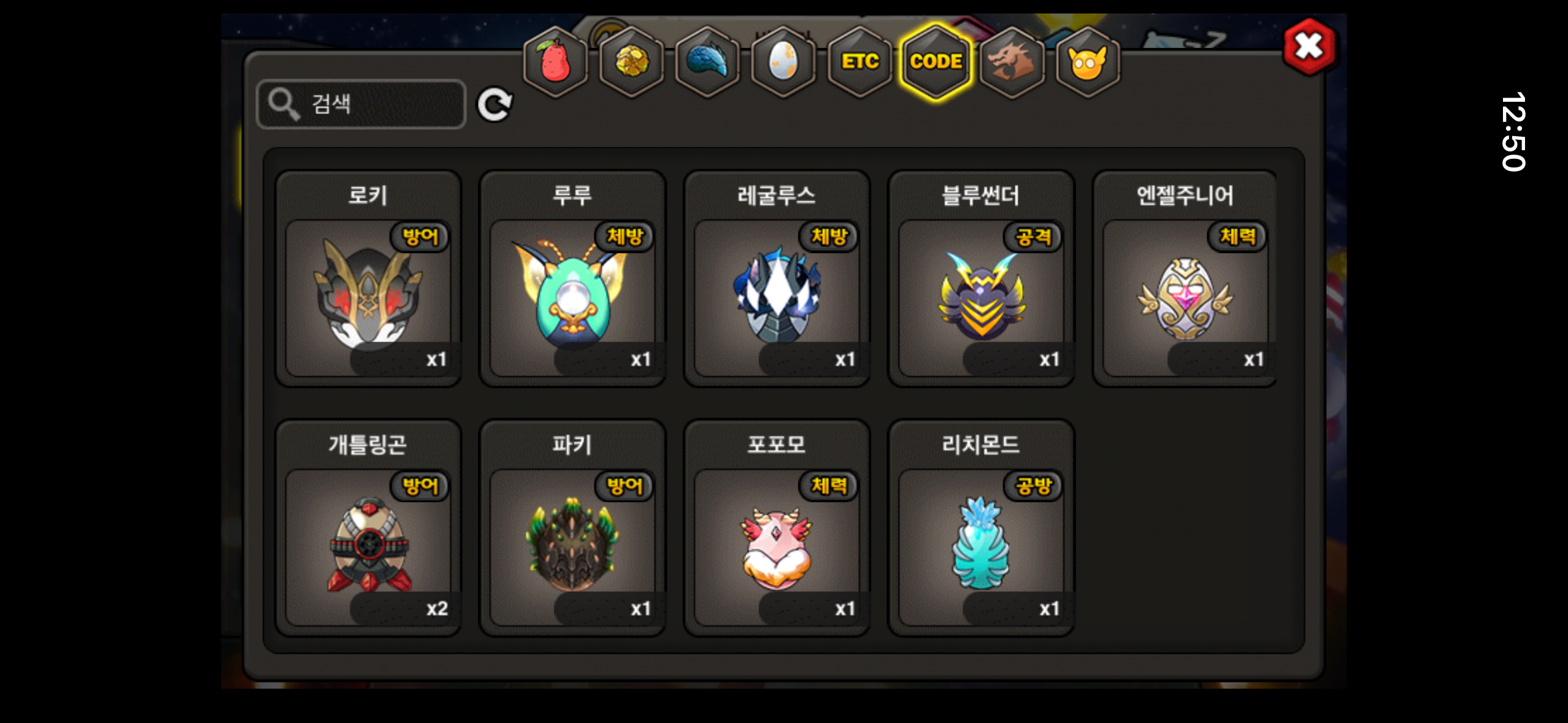Viewport: 1568px width, 723px height.
Task: Hit the refresh arrow beside the search box
Action: coord(494,105)
